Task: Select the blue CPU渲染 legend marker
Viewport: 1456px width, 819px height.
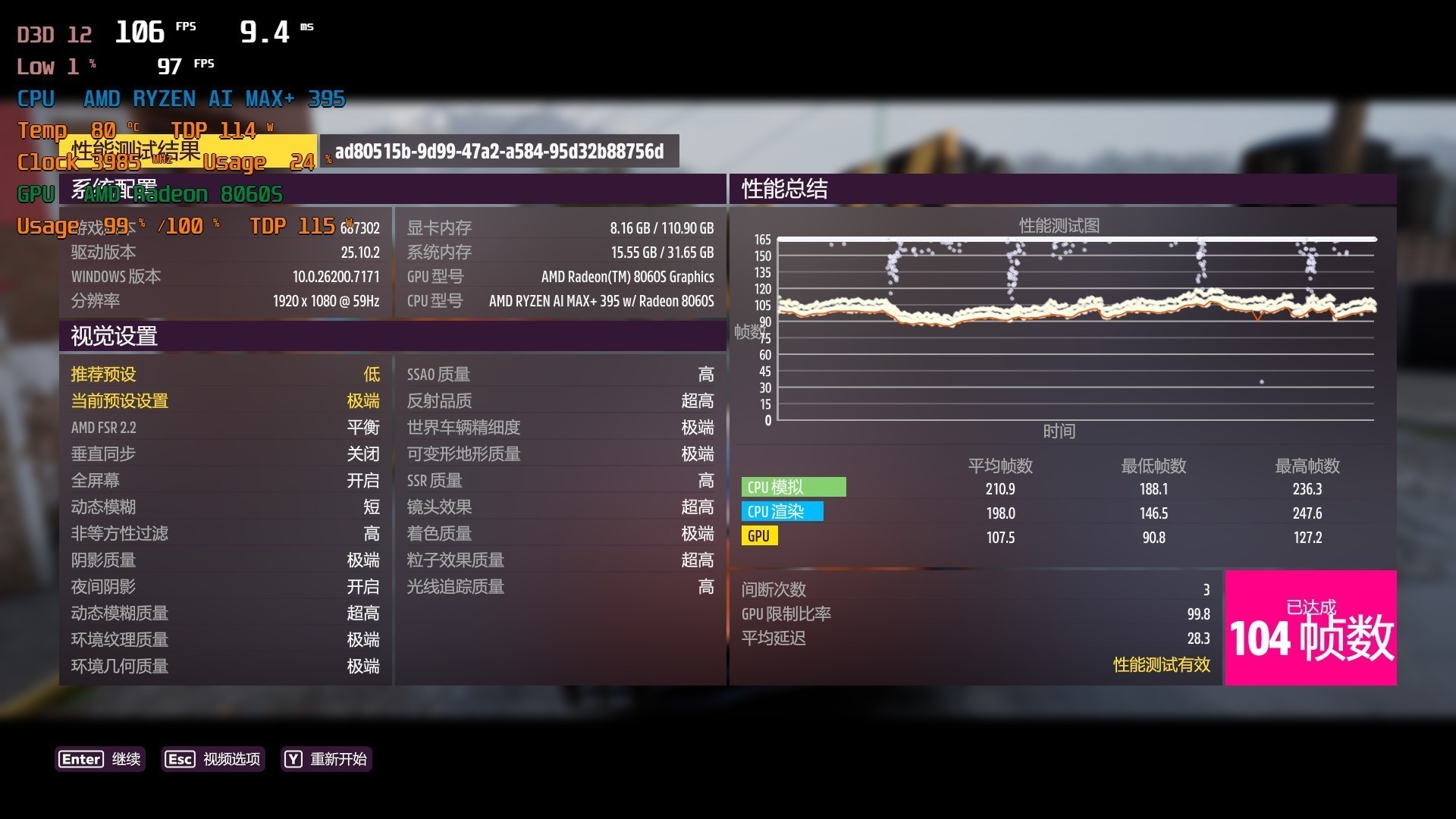Action: [783, 512]
